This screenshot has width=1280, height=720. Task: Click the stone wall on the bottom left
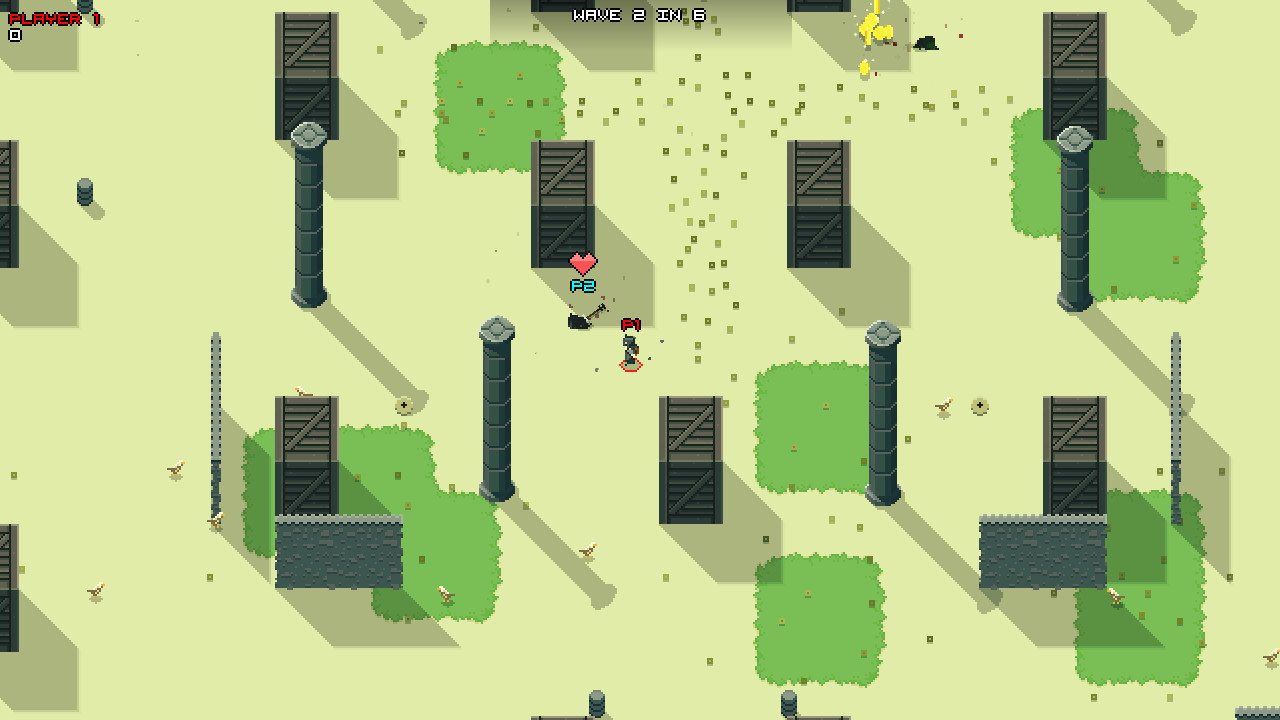click(340, 552)
